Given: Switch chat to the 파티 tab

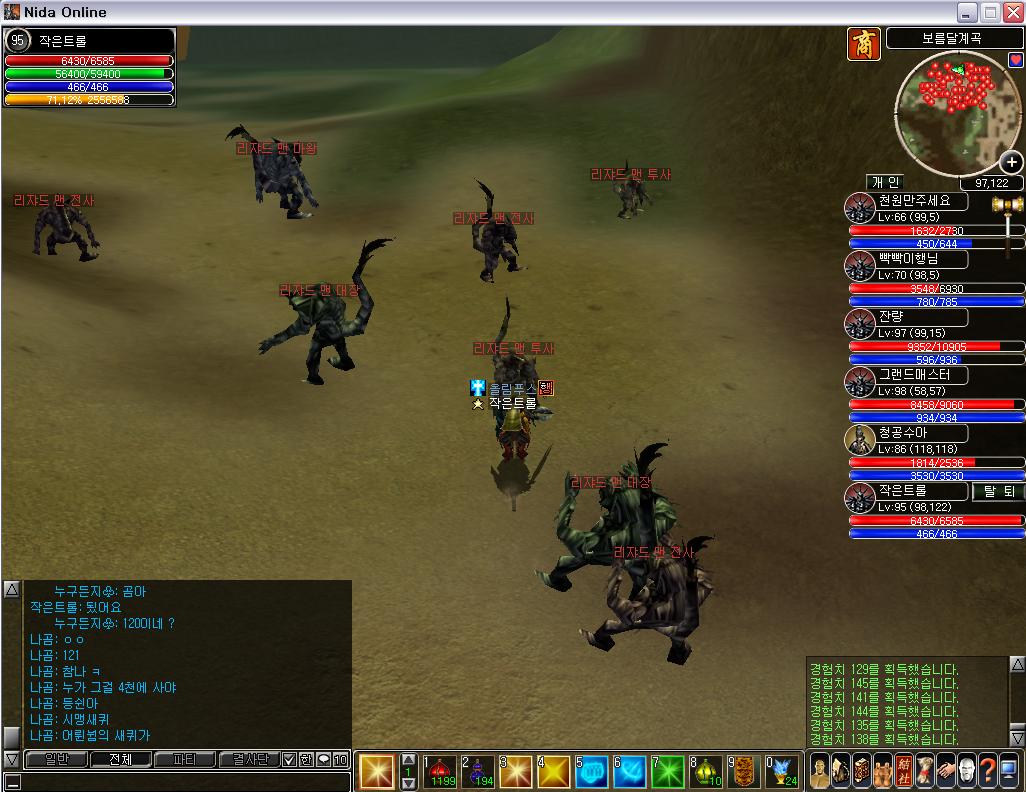Looking at the screenshot, I should coord(184,760).
